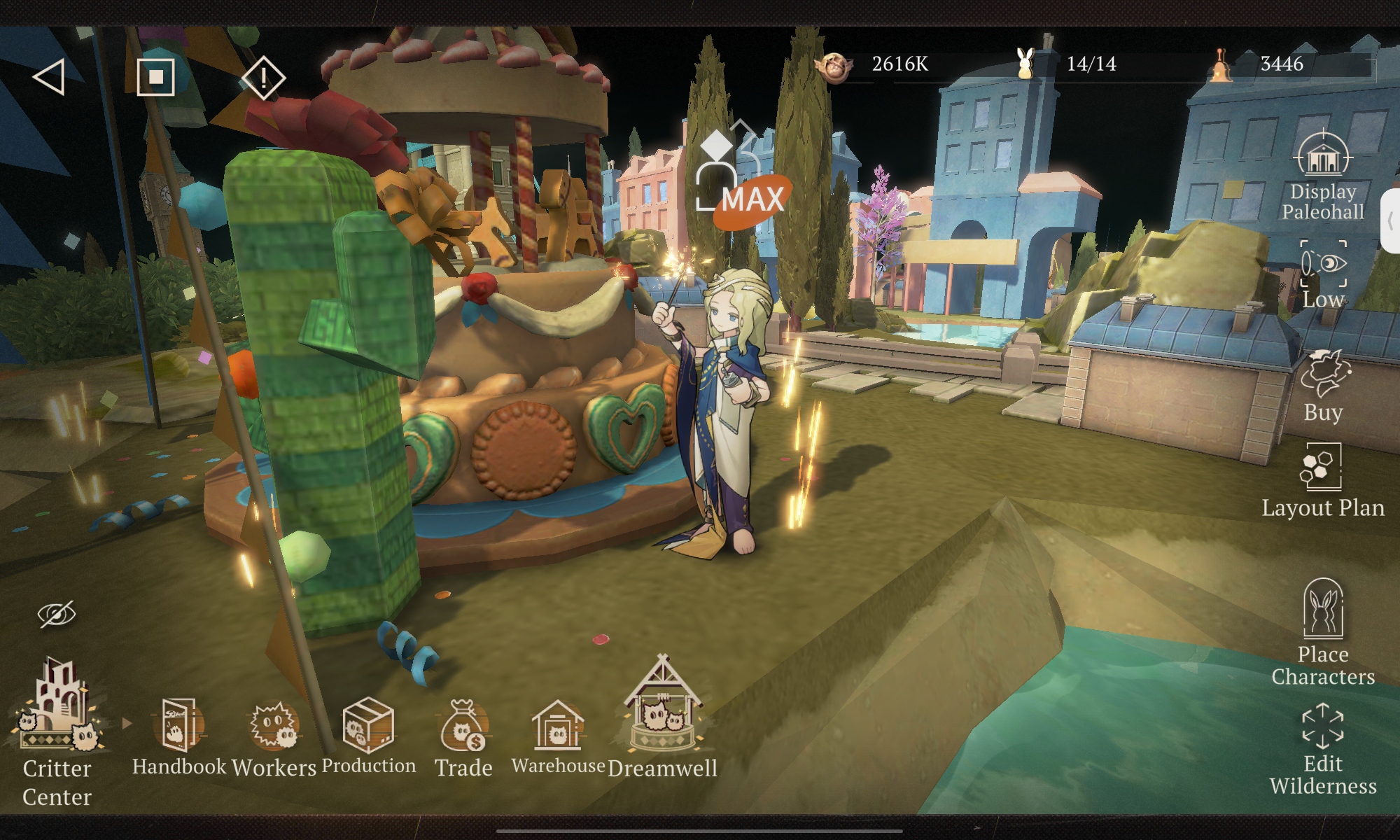Open Display Paleohall
1400x840 pixels.
(x=1322, y=175)
